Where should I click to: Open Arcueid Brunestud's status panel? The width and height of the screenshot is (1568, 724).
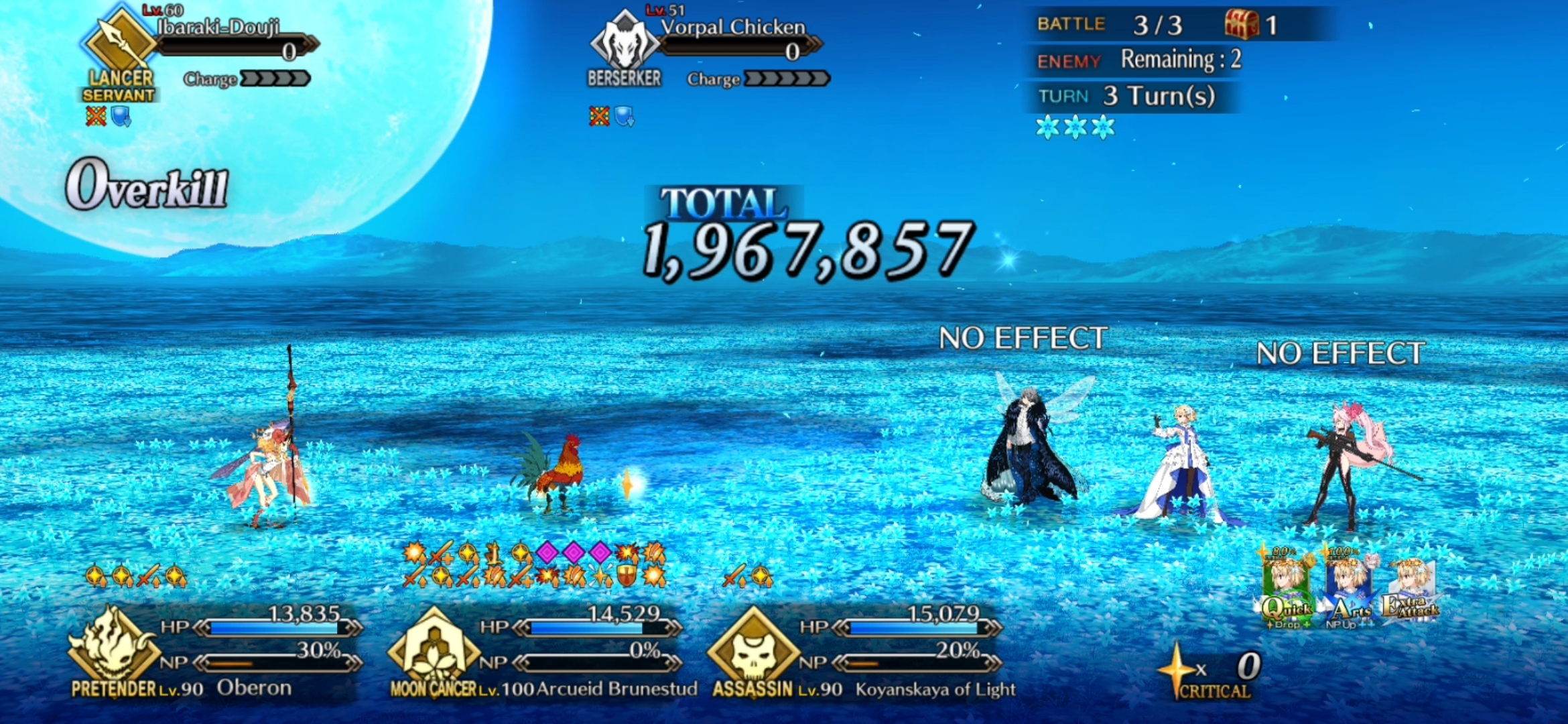click(536, 650)
